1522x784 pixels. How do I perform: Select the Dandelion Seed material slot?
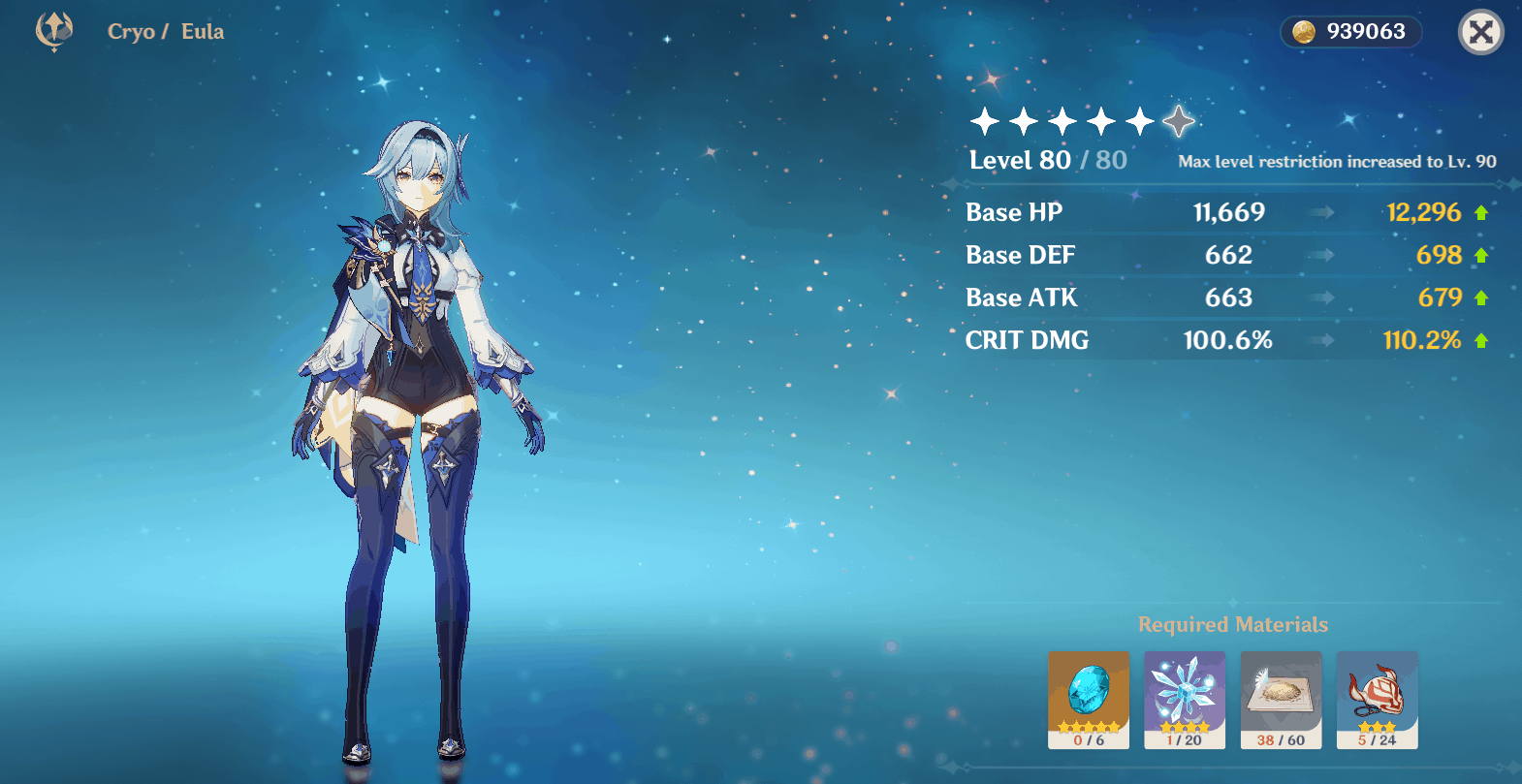(x=1281, y=699)
